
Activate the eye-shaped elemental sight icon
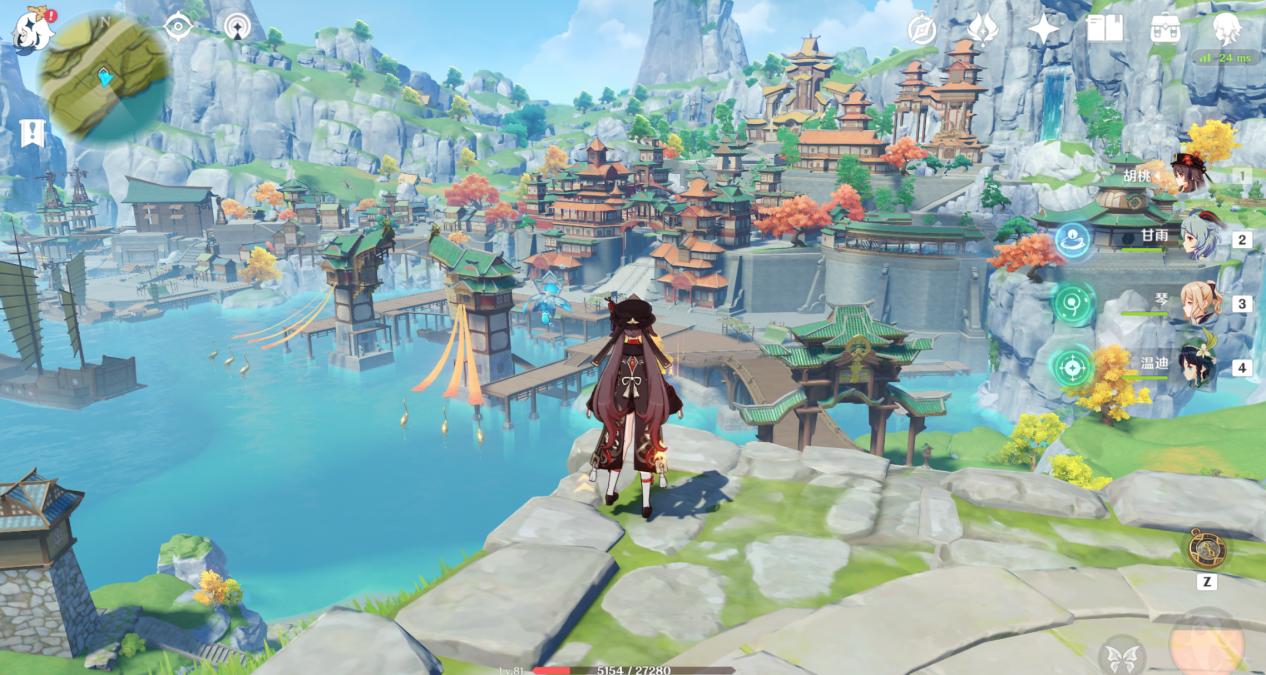coord(178,27)
